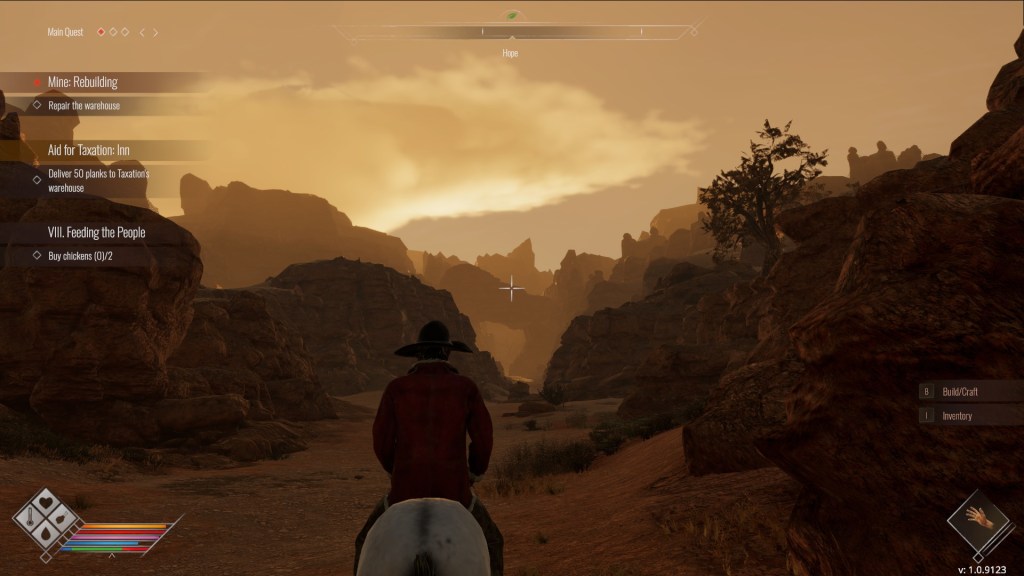
Task: Expand the status bars with the caret
Action: point(111,556)
